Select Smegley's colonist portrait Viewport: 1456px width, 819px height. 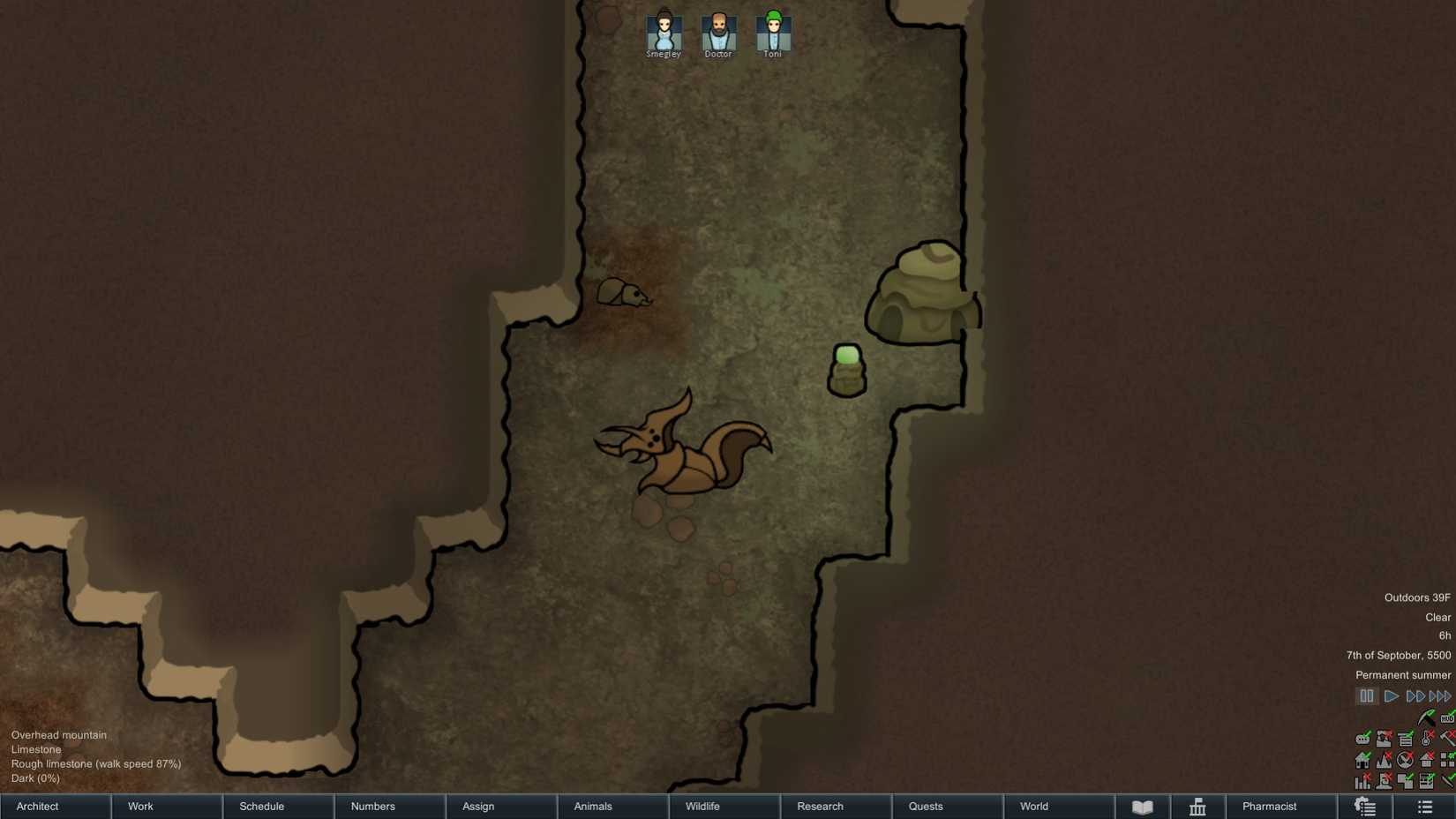pos(663,29)
